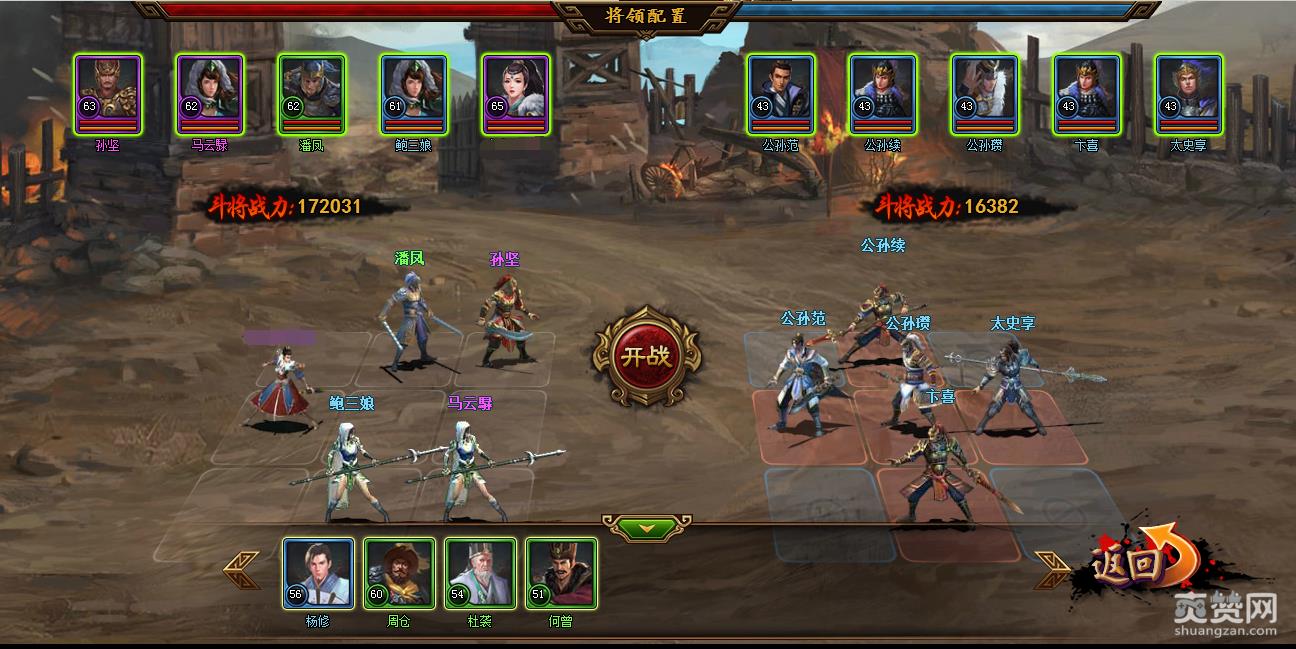Choose reserve general 杨修
This screenshot has height=649, width=1296.
318,573
